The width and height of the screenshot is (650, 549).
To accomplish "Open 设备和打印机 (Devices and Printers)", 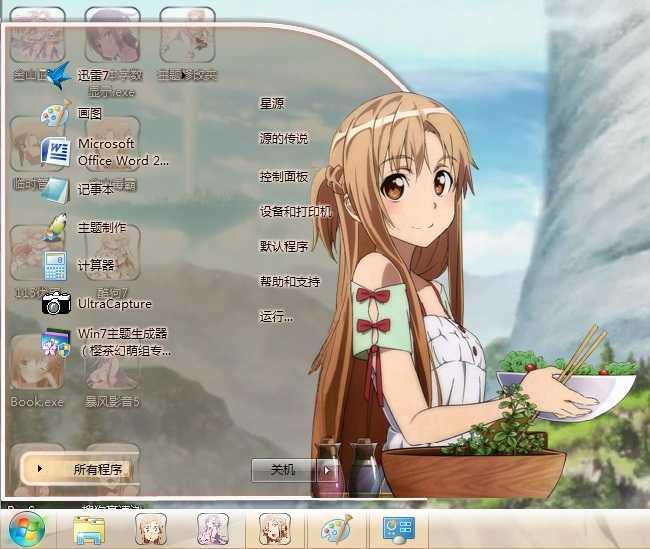I will (x=294, y=211).
